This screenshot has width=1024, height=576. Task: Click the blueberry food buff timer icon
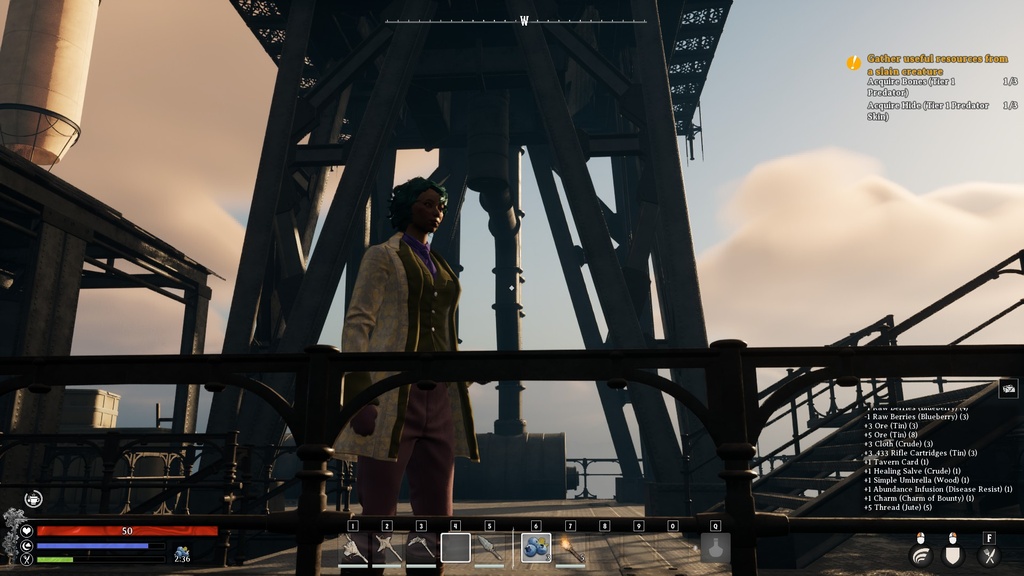(x=182, y=553)
